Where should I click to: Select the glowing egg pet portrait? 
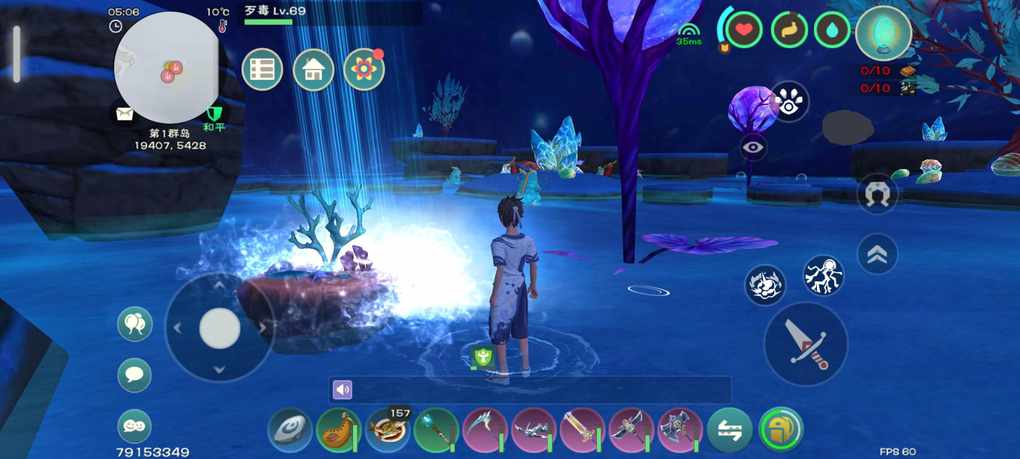[x=883, y=33]
